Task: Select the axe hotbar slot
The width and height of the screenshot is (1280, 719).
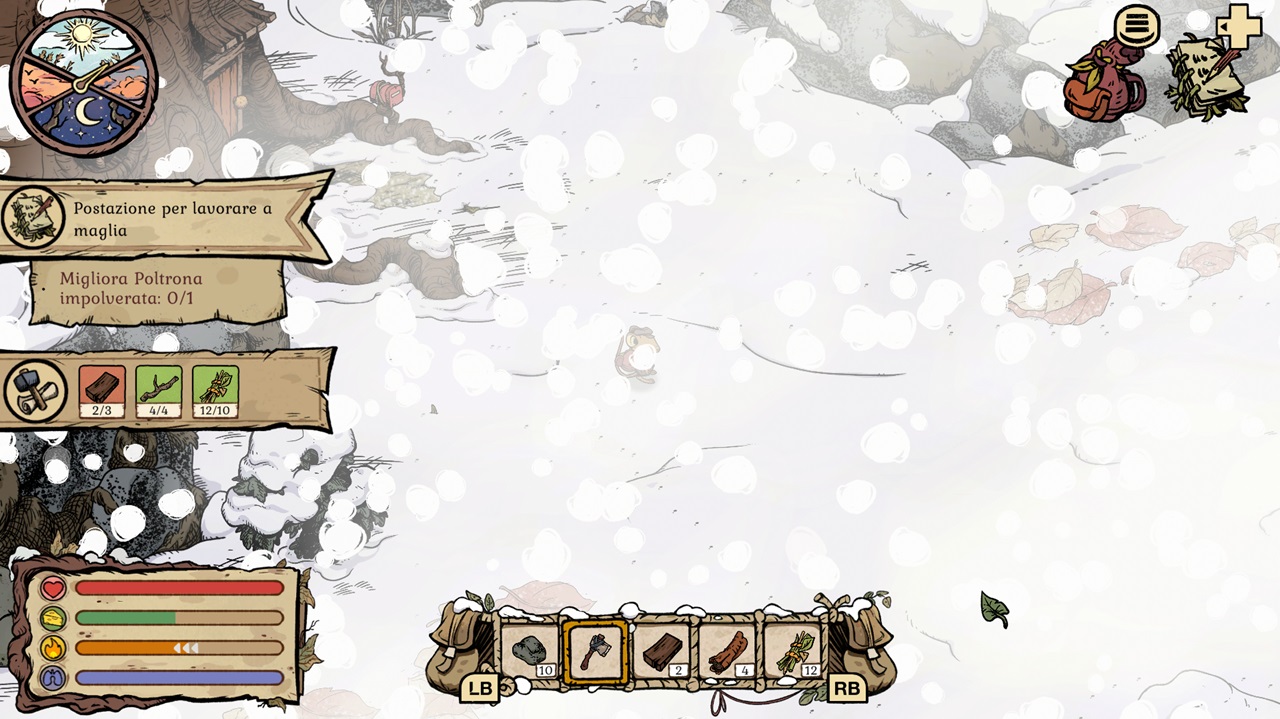Action: click(x=595, y=652)
